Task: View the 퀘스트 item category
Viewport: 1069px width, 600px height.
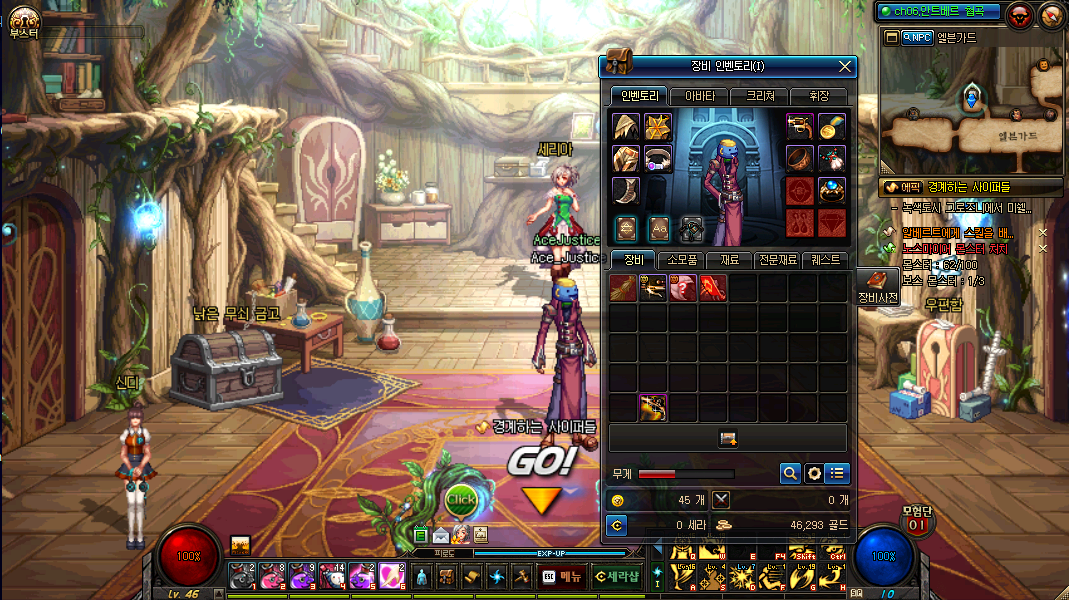Action: tap(825, 260)
